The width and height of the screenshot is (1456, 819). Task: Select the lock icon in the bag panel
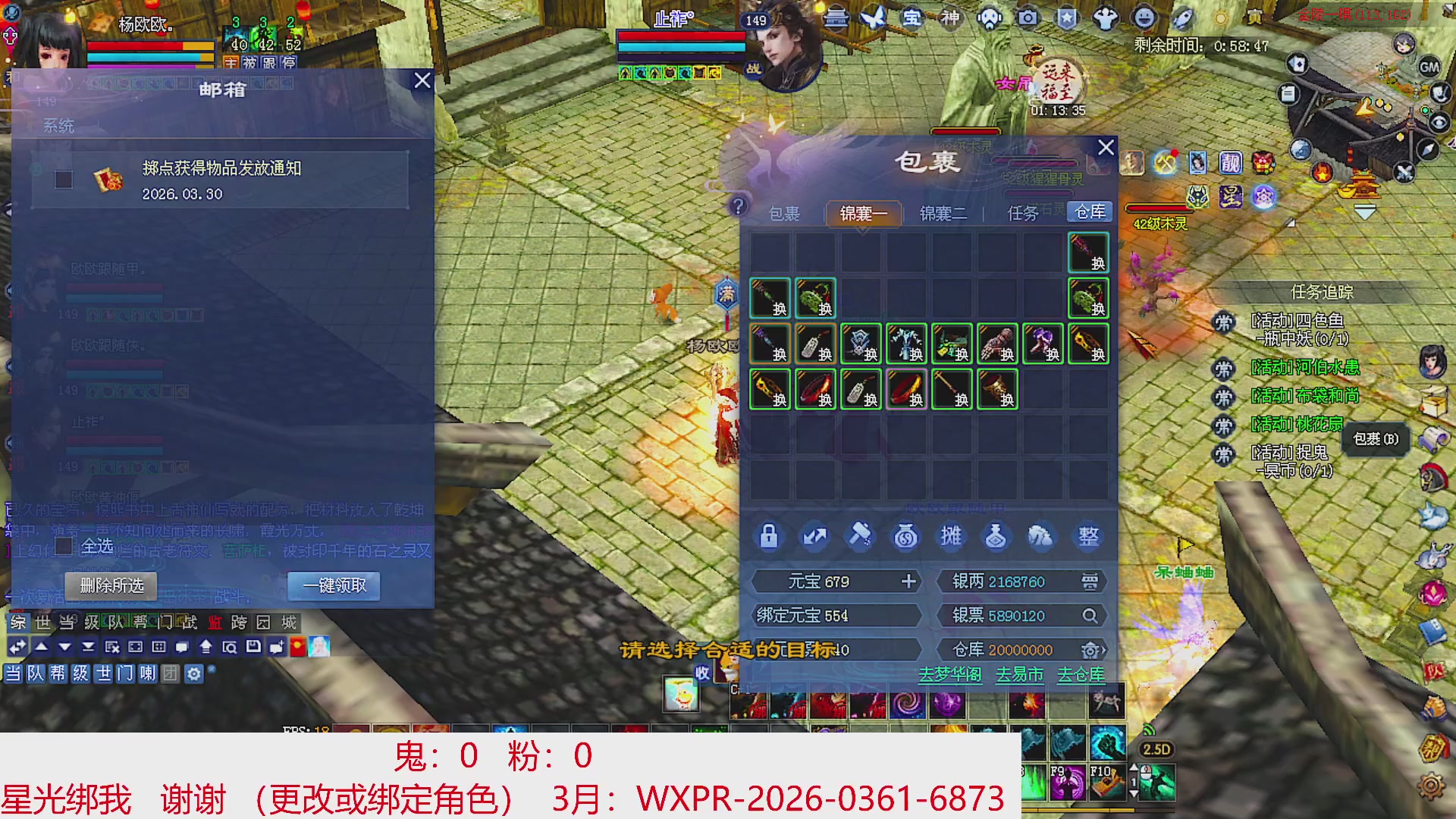(769, 536)
